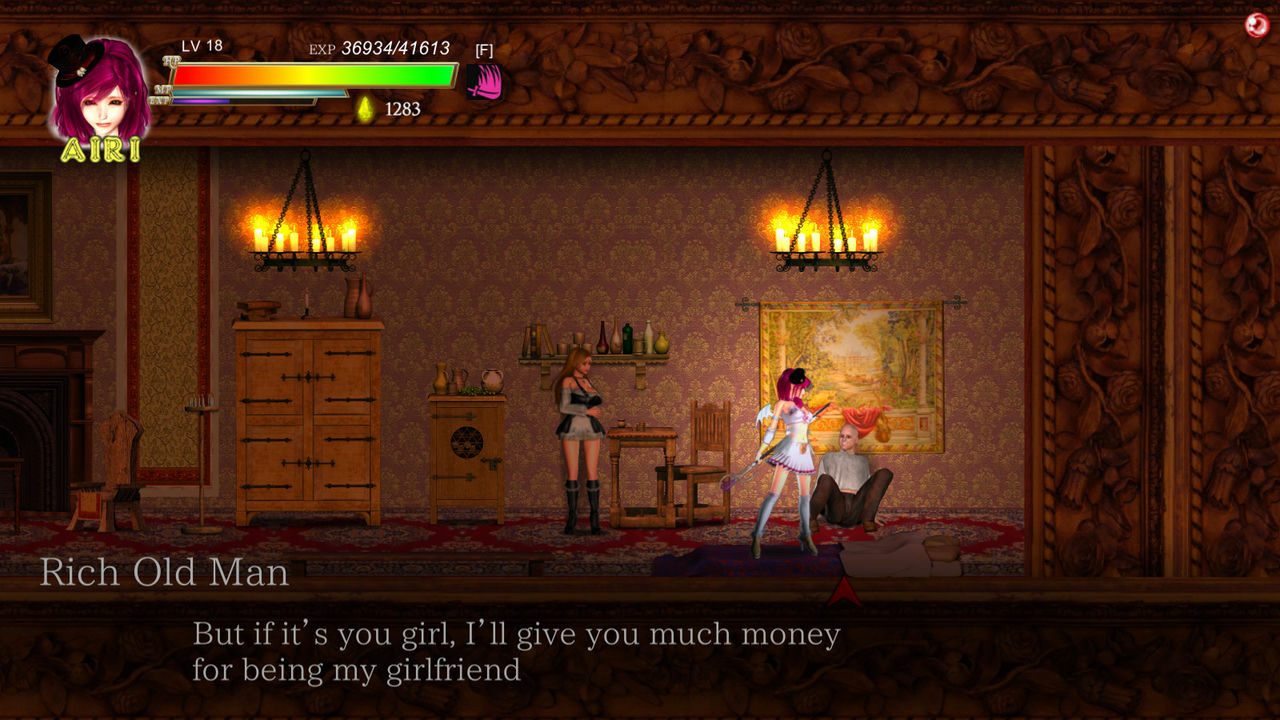Click the maid NPC standing by the table
Screen dimensions: 1280x720
tap(578, 440)
